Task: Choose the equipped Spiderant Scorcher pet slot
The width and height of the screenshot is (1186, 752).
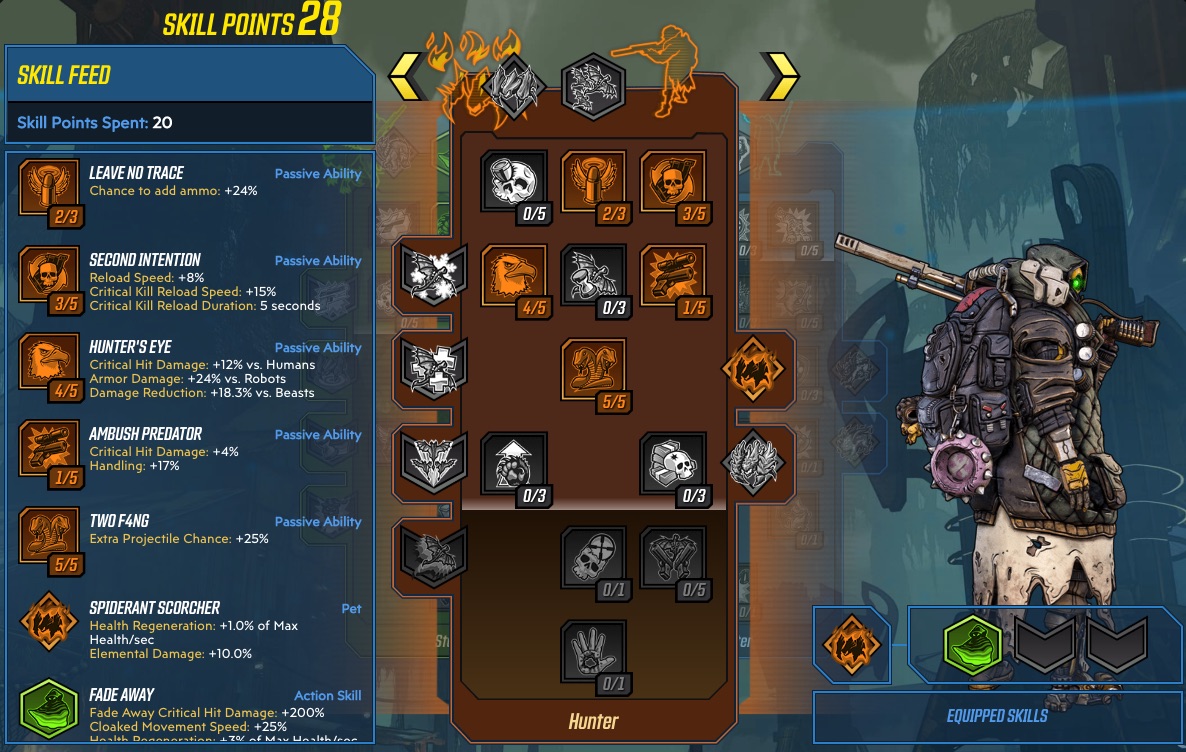Action: coord(850,644)
